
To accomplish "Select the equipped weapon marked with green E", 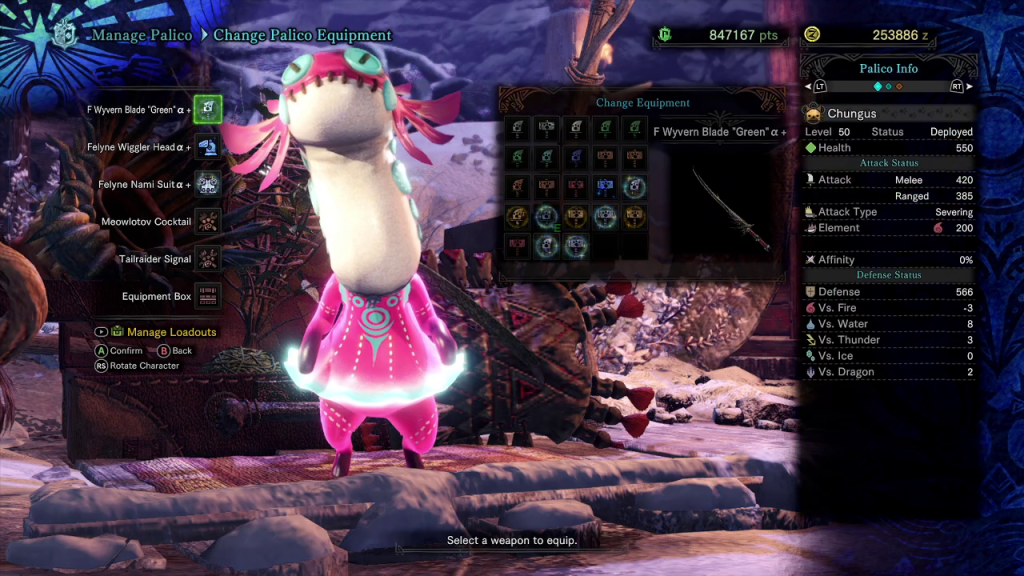I will tap(547, 216).
